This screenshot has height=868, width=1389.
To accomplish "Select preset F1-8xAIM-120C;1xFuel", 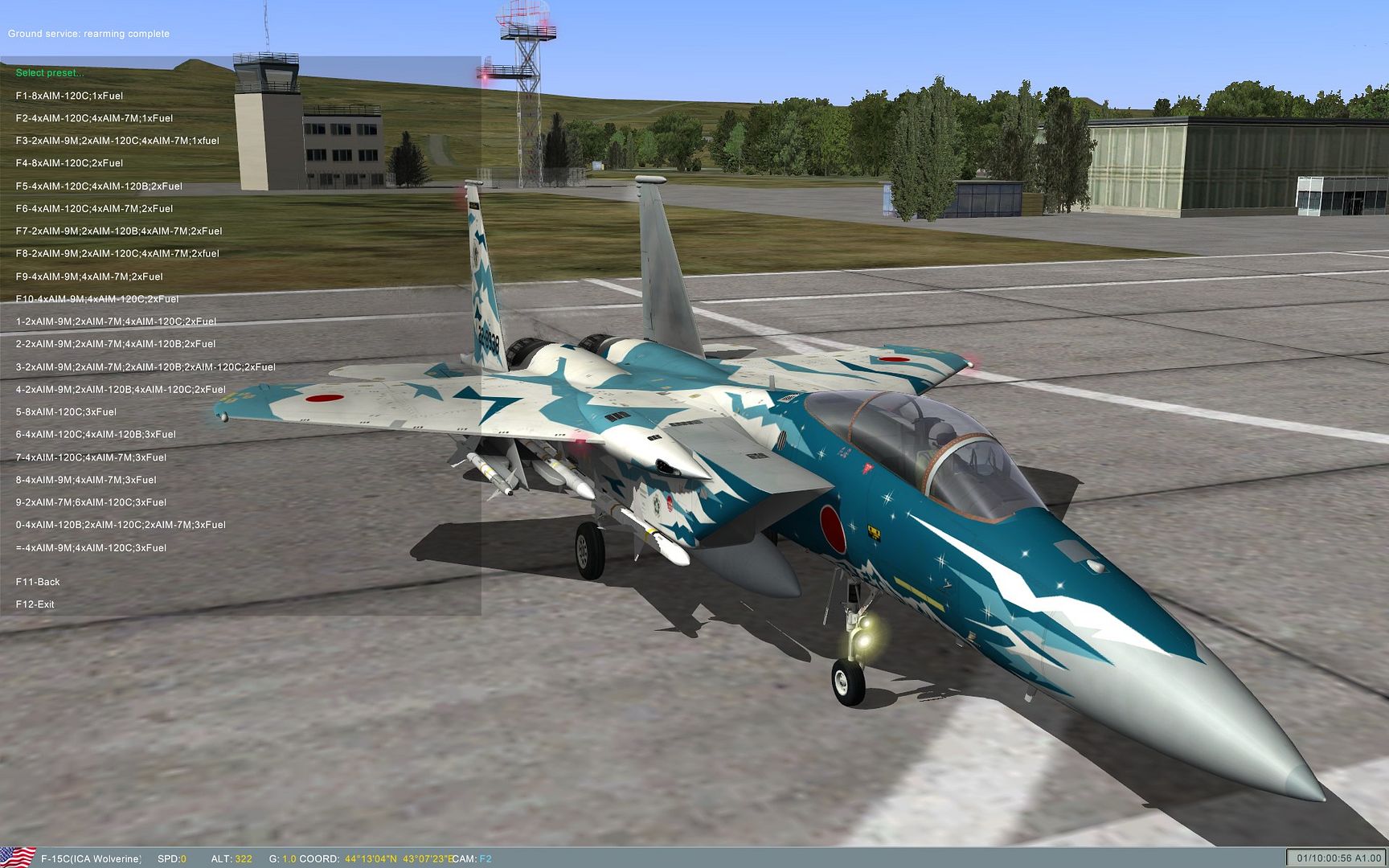I will click(x=70, y=95).
